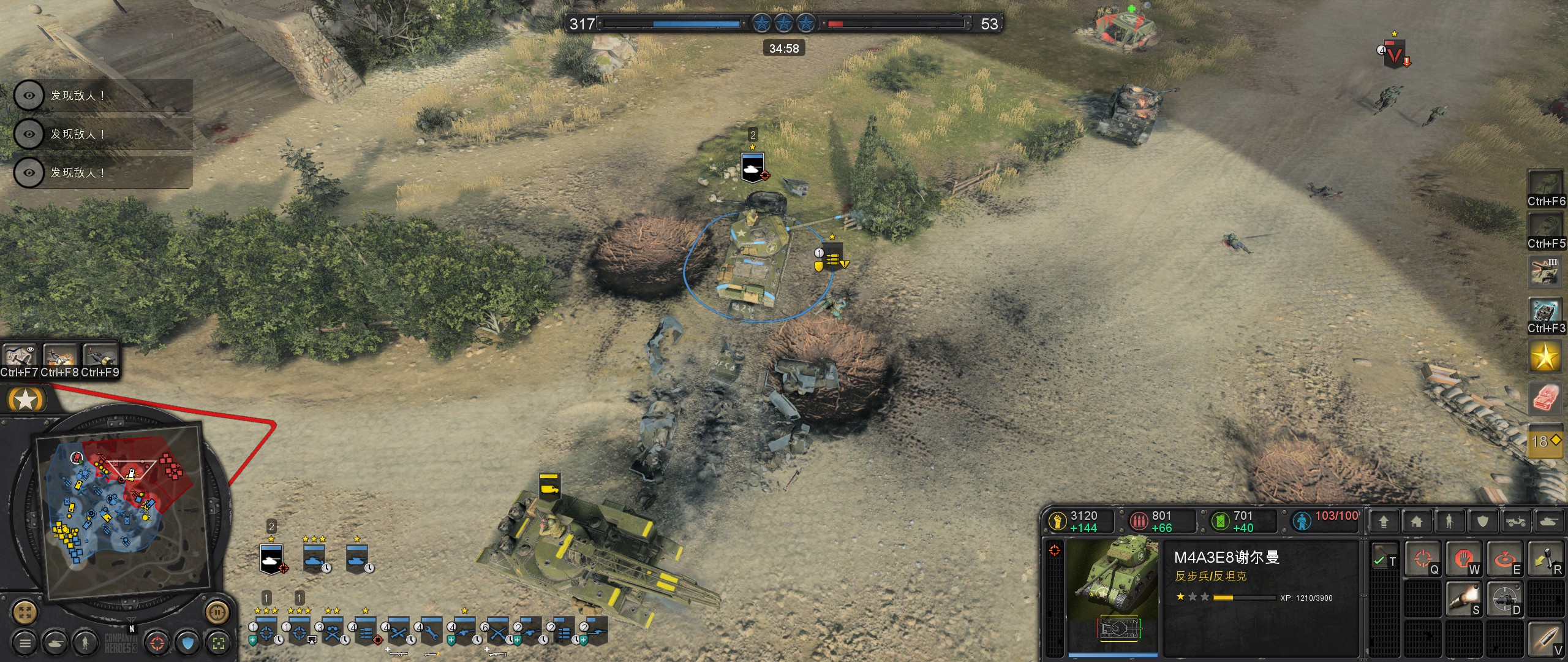Open the jeep light vehicle production tab
The image size is (1568, 662).
pos(1515,522)
